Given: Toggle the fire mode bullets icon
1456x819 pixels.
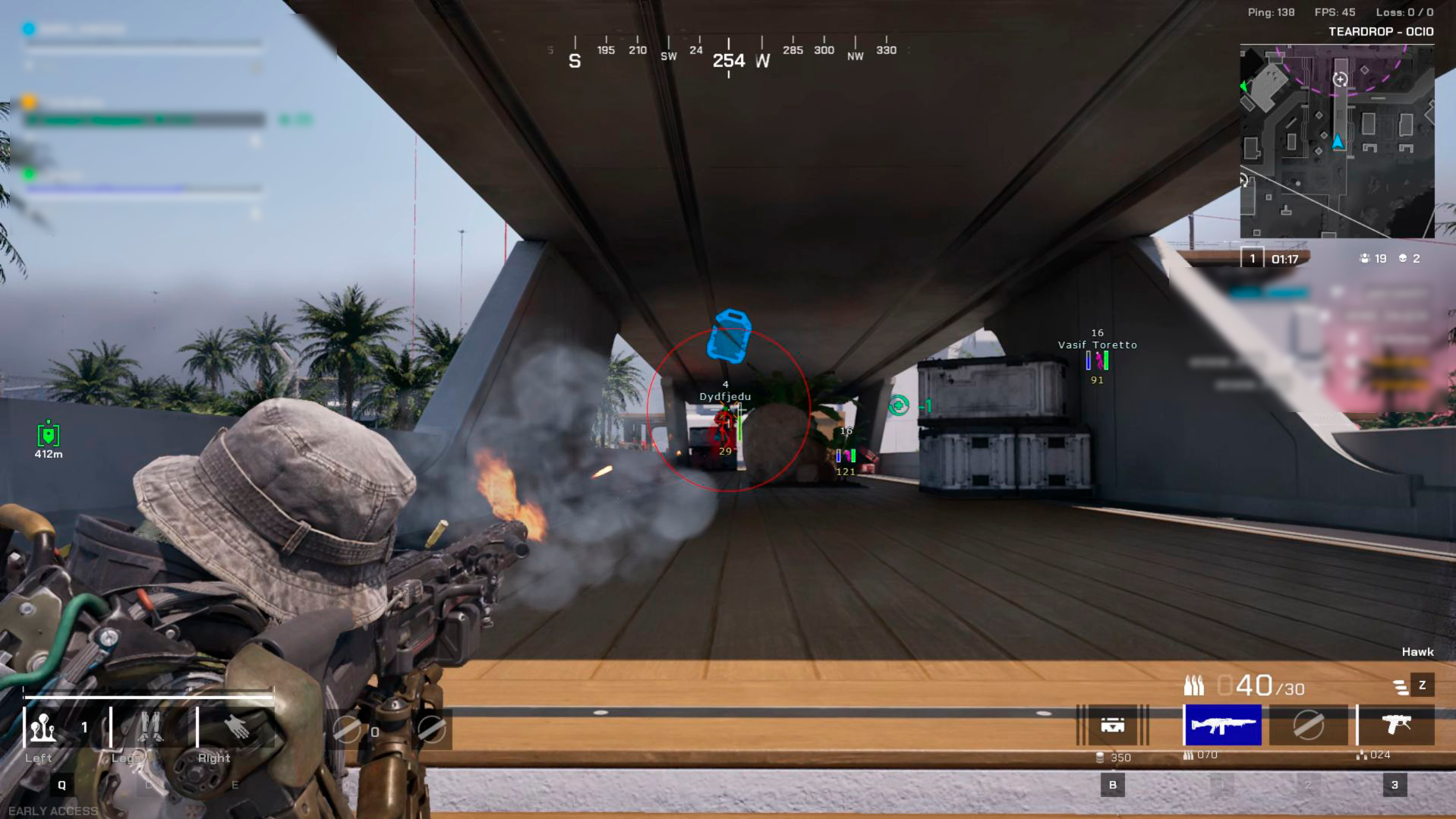Looking at the screenshot, I should tap(1401, 687).
